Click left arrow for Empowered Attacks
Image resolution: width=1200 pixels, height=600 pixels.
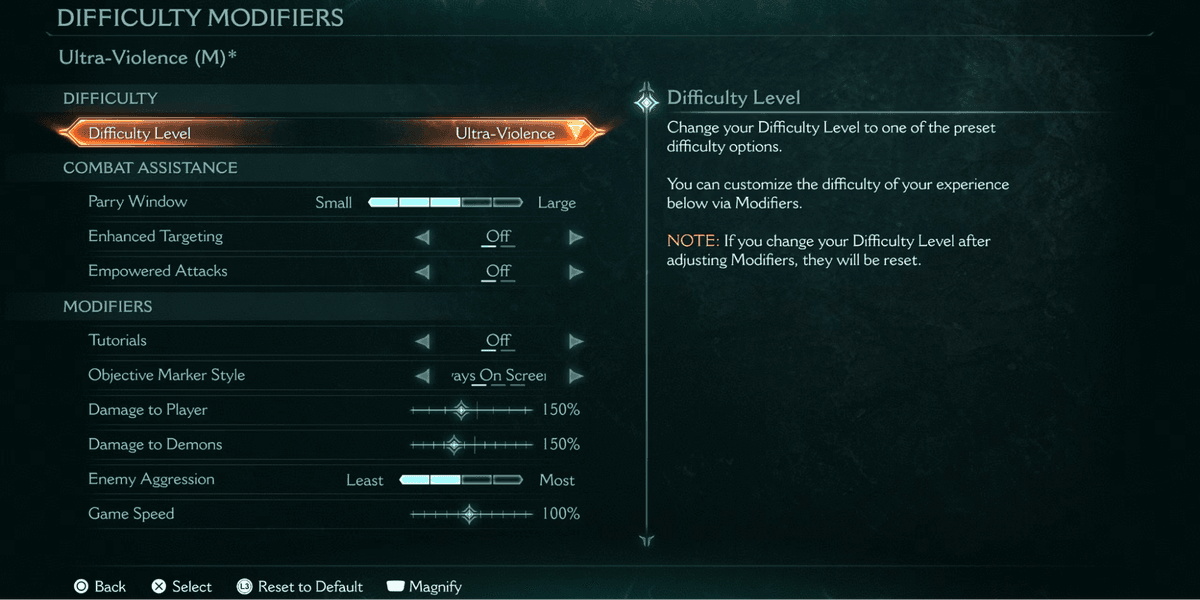coord(422,272)
